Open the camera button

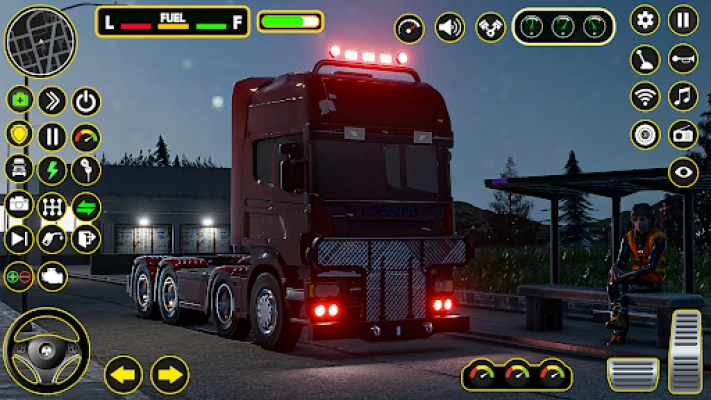tap(19, 205)
